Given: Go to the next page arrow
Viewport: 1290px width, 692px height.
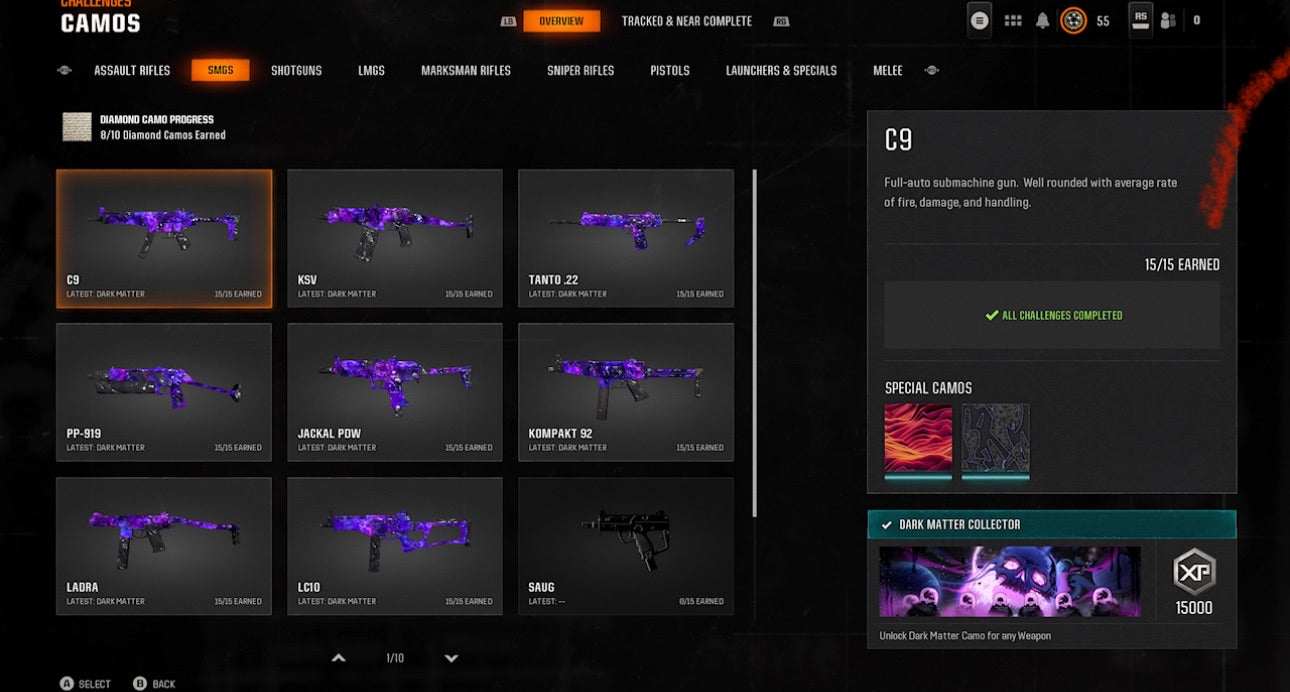Looking at the screenshot, I should pos(451,658).
